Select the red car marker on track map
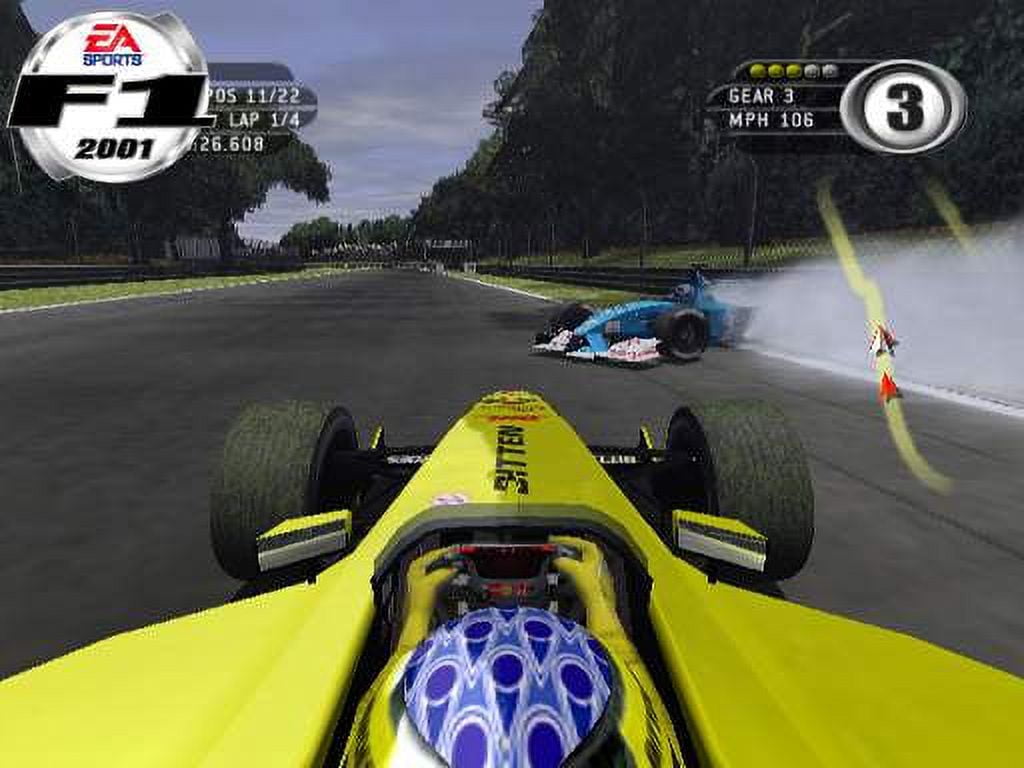Image resolution: width=1024 pixels, height=768 pixels. point(887,388)
